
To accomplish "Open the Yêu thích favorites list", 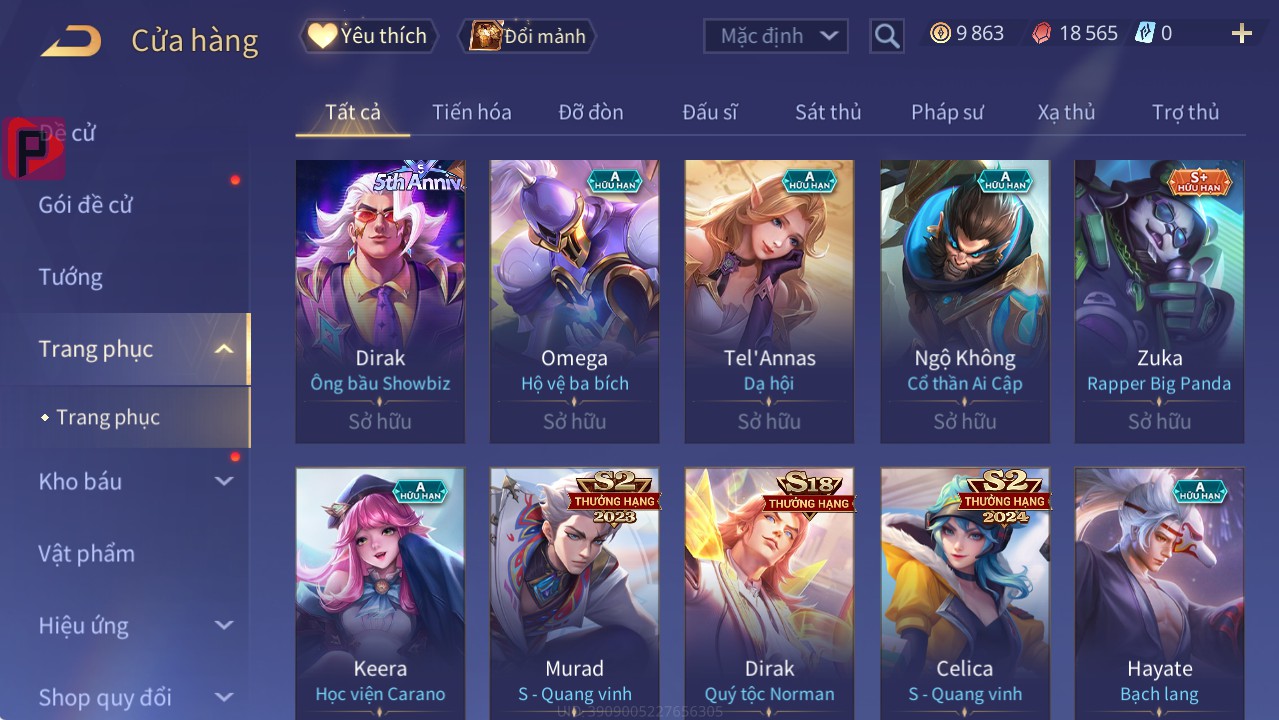I will (x=368, y=36).
